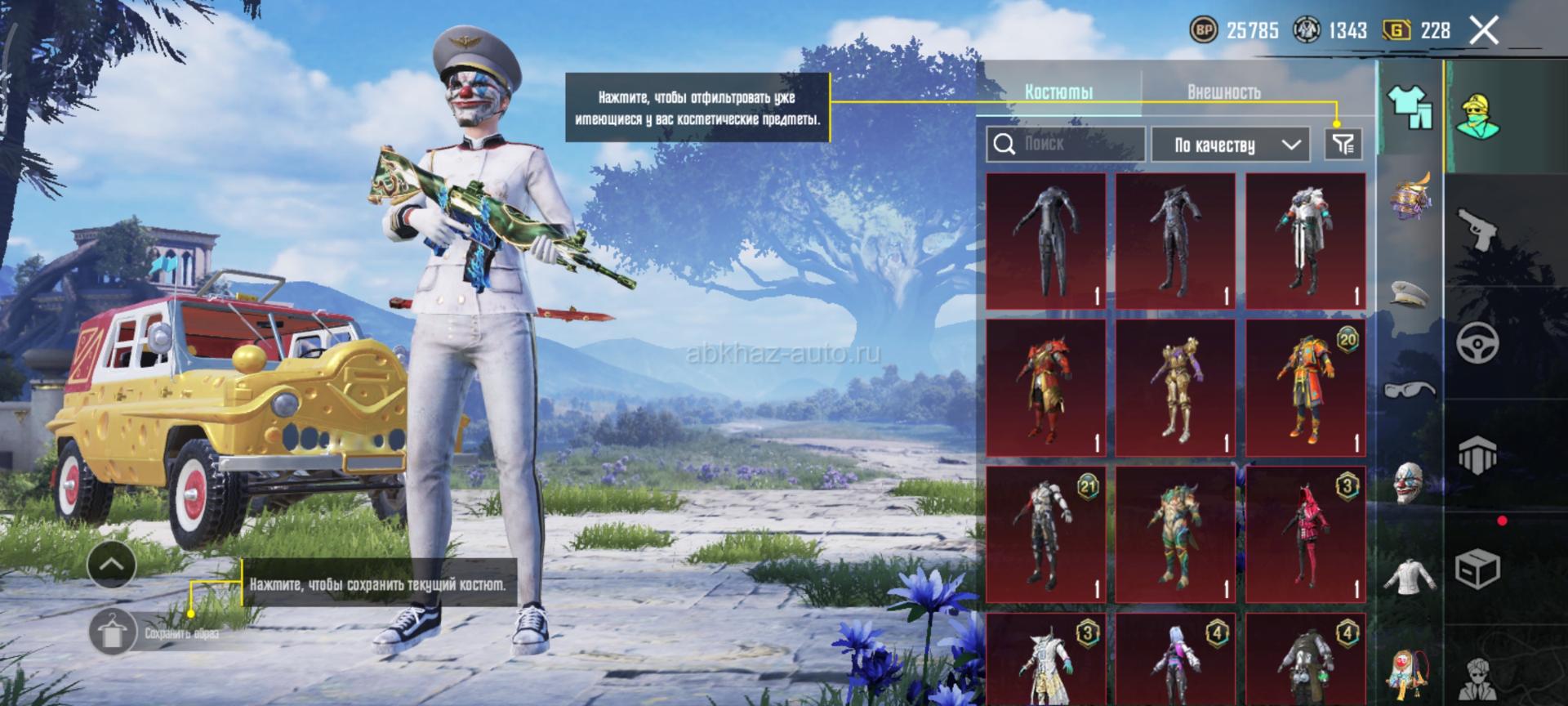The image size is (1568, 706).
Task: Select the white jacket torso slot
Action: [1409, 576]
